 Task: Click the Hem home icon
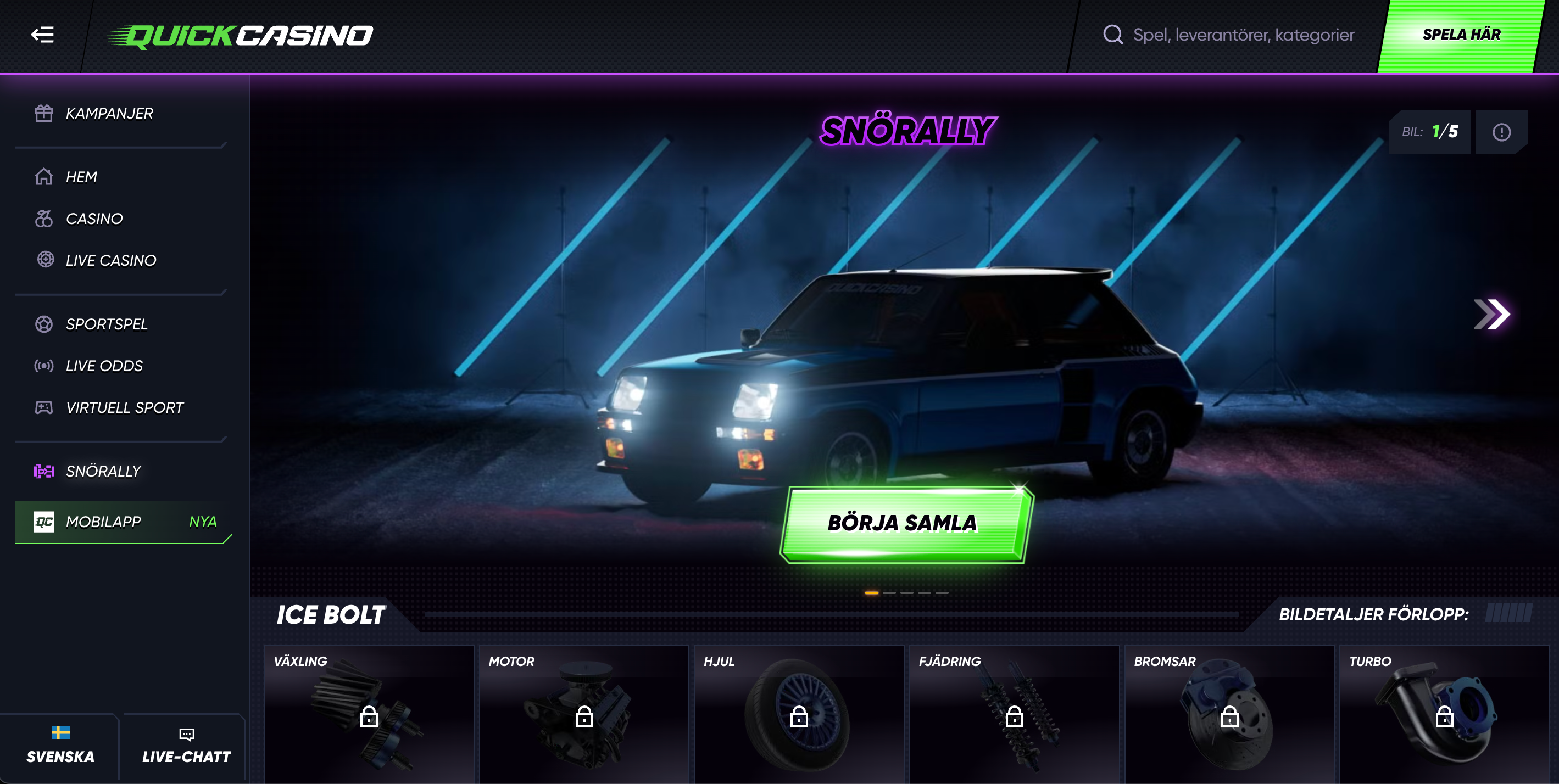43,177
